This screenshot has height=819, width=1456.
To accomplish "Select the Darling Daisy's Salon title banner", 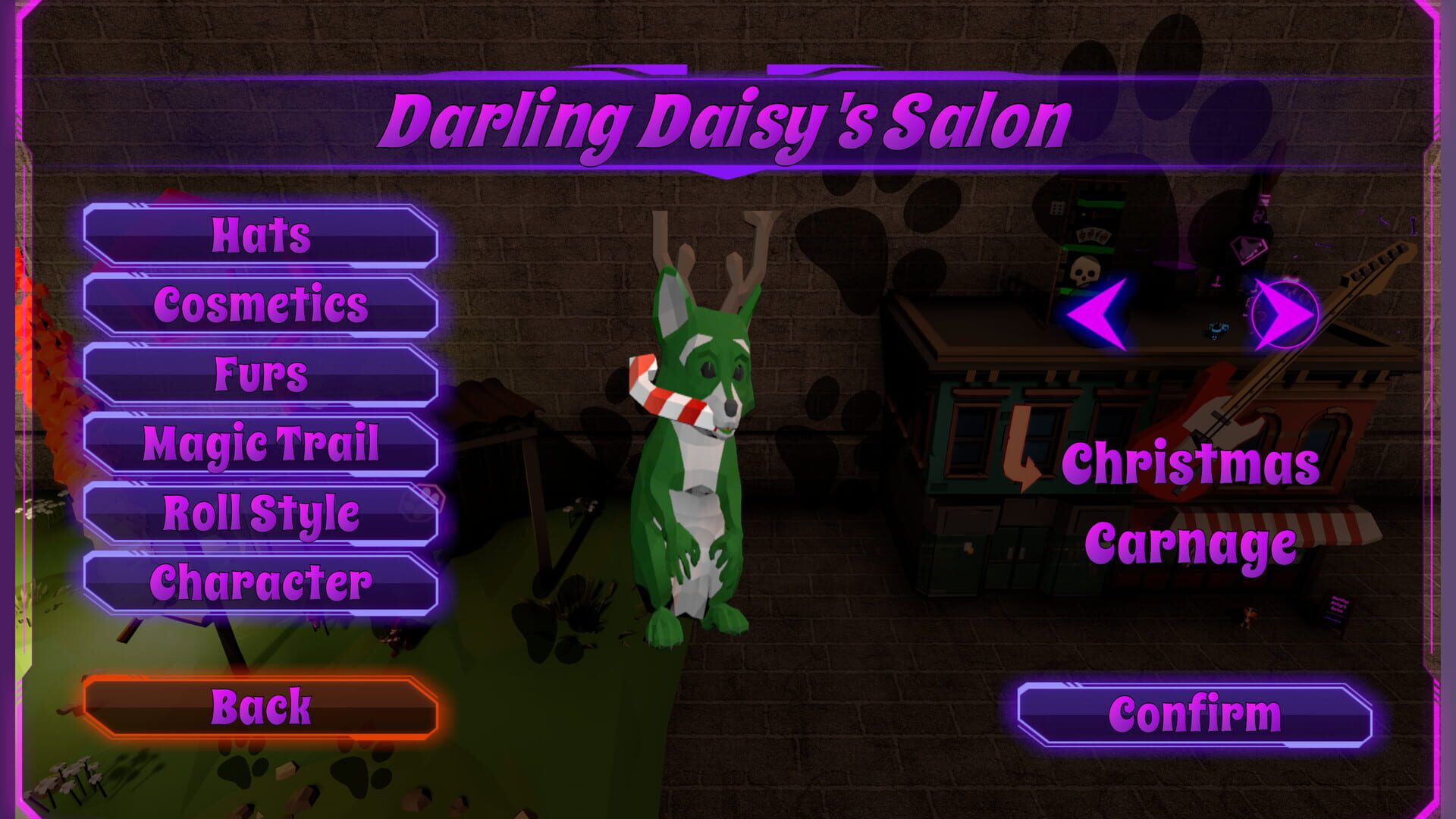I will [x=728, y=118].
